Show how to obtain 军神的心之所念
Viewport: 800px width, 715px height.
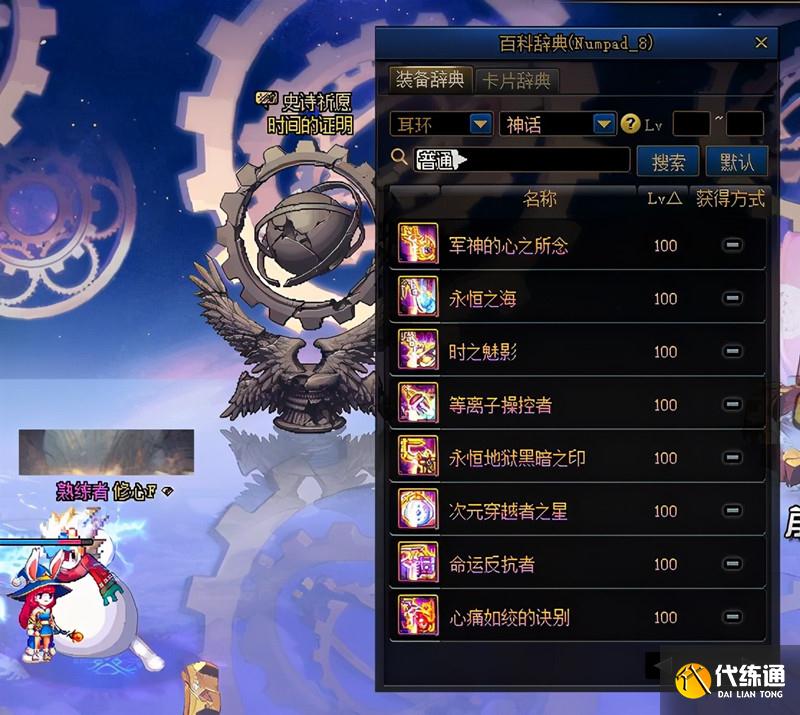pyautogui.click(x=732, y=246)
